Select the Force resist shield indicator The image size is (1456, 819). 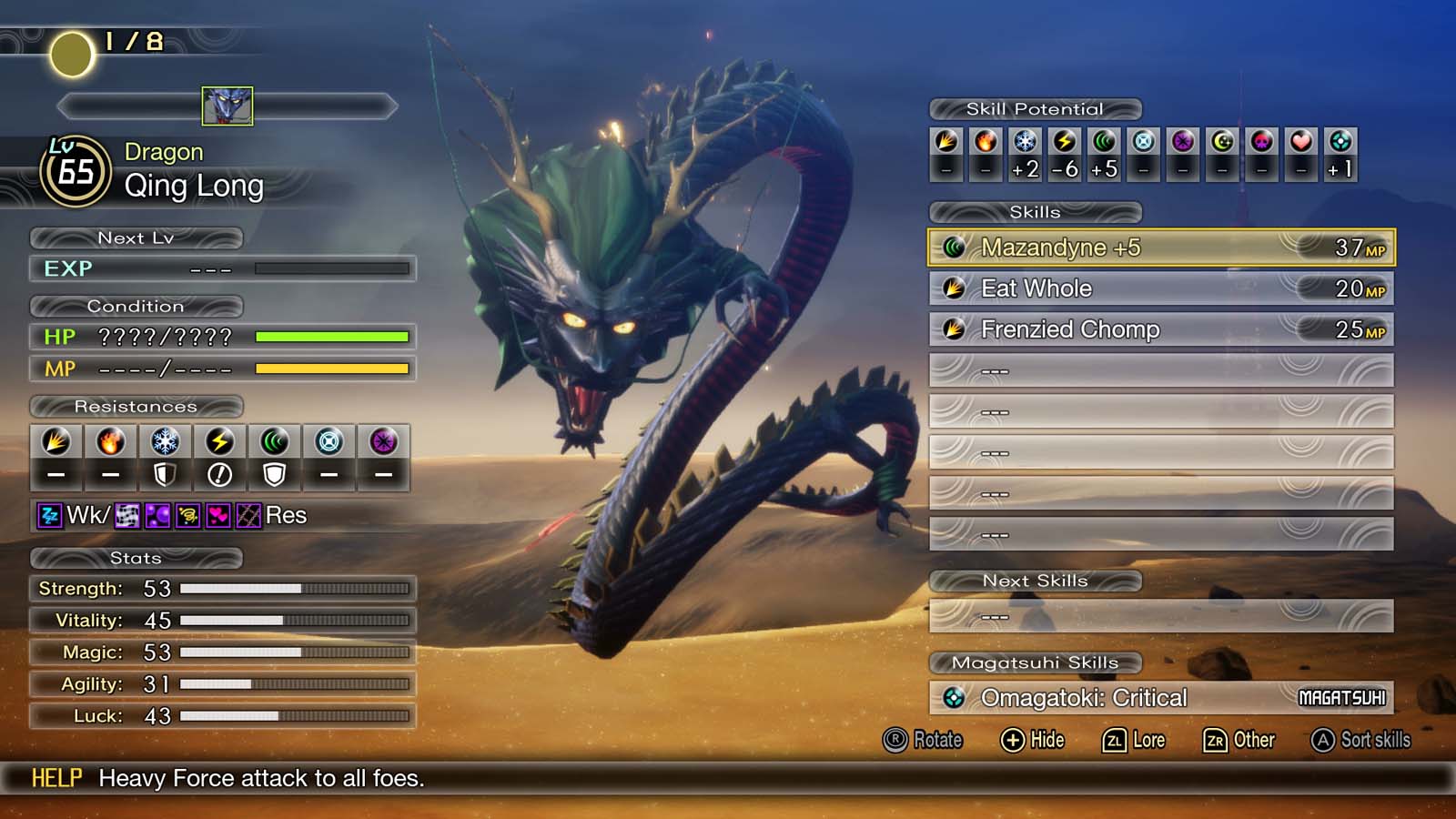(x=274, y=474)
